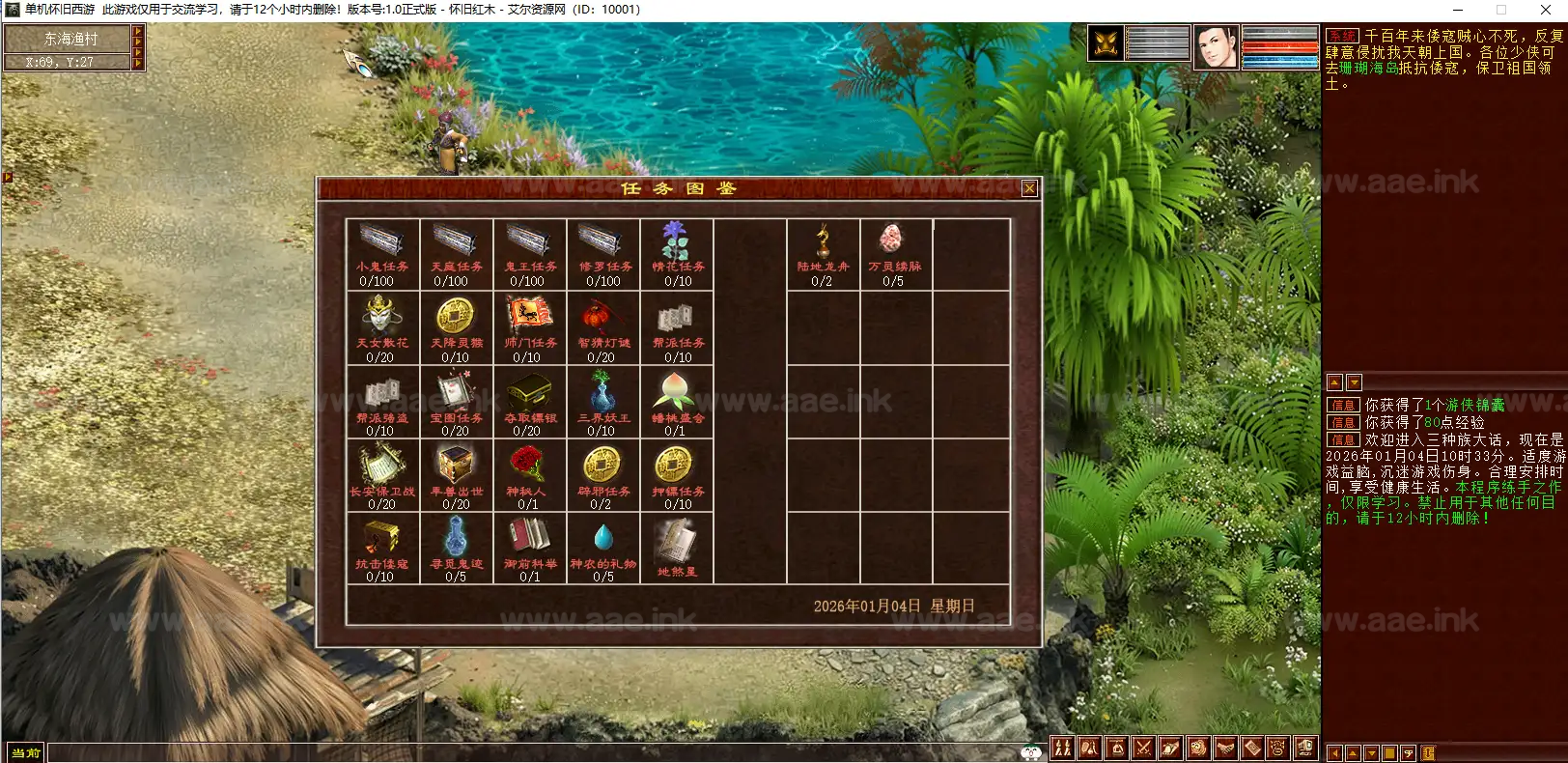Image resolution: width=1568 pixels, height=763 pixels.
Task: Close the game window
Action: click(x=1547, y=10)
